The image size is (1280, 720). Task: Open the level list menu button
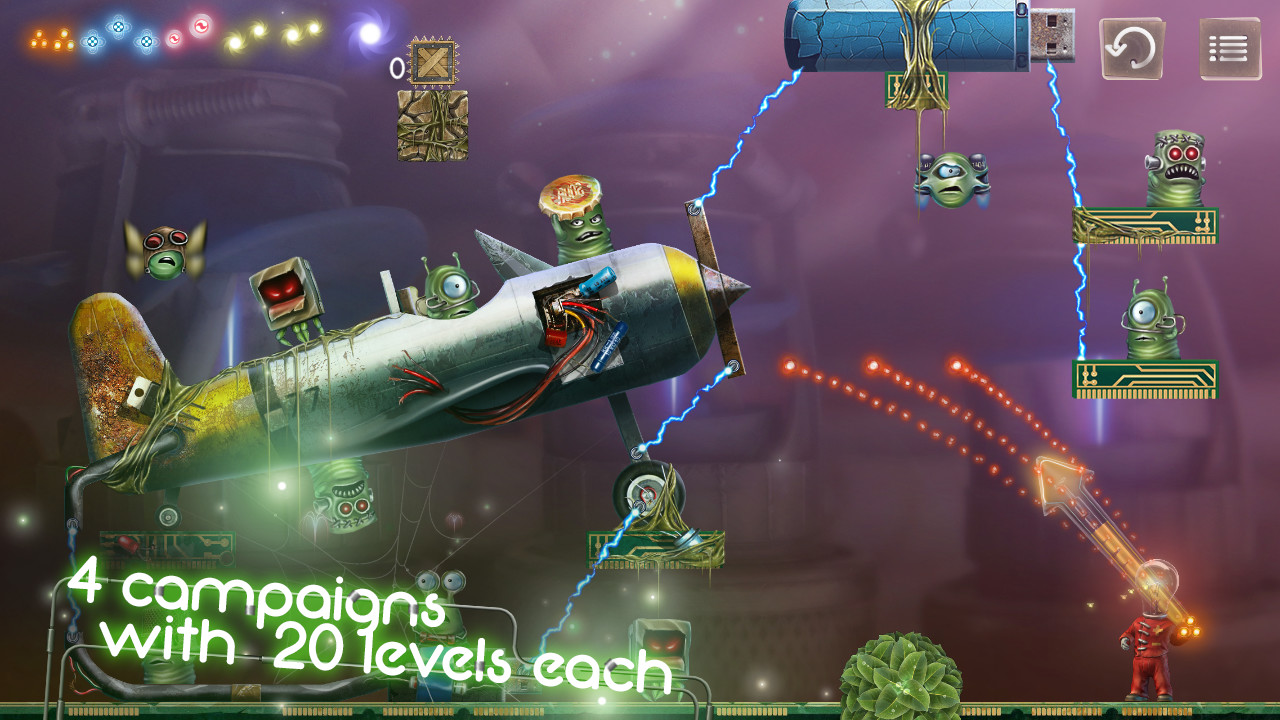1230,48
